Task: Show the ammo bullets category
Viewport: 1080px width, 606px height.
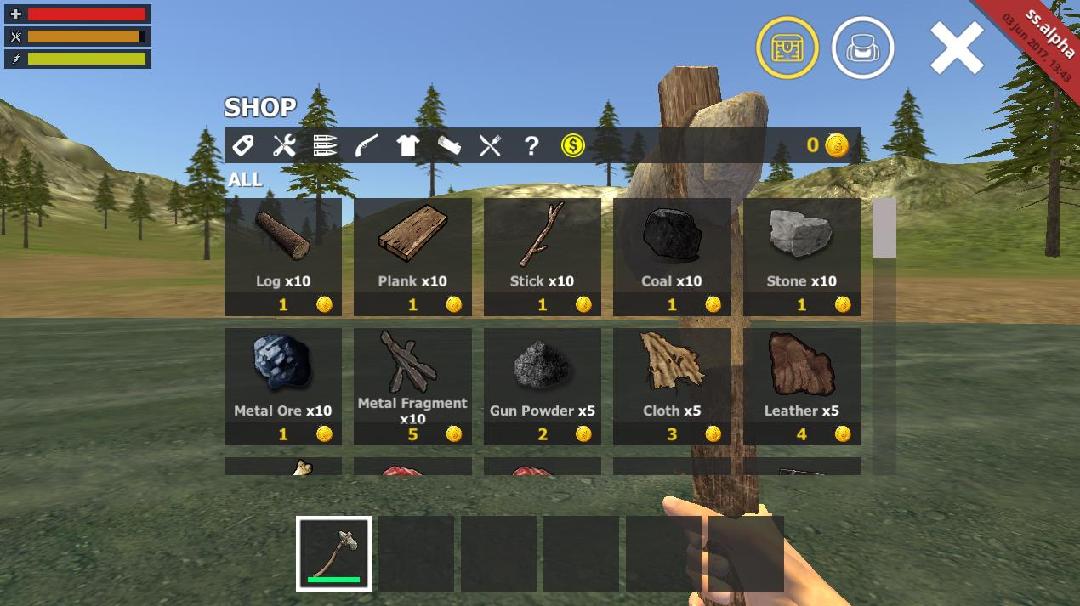Action: [x=325, y=146]
